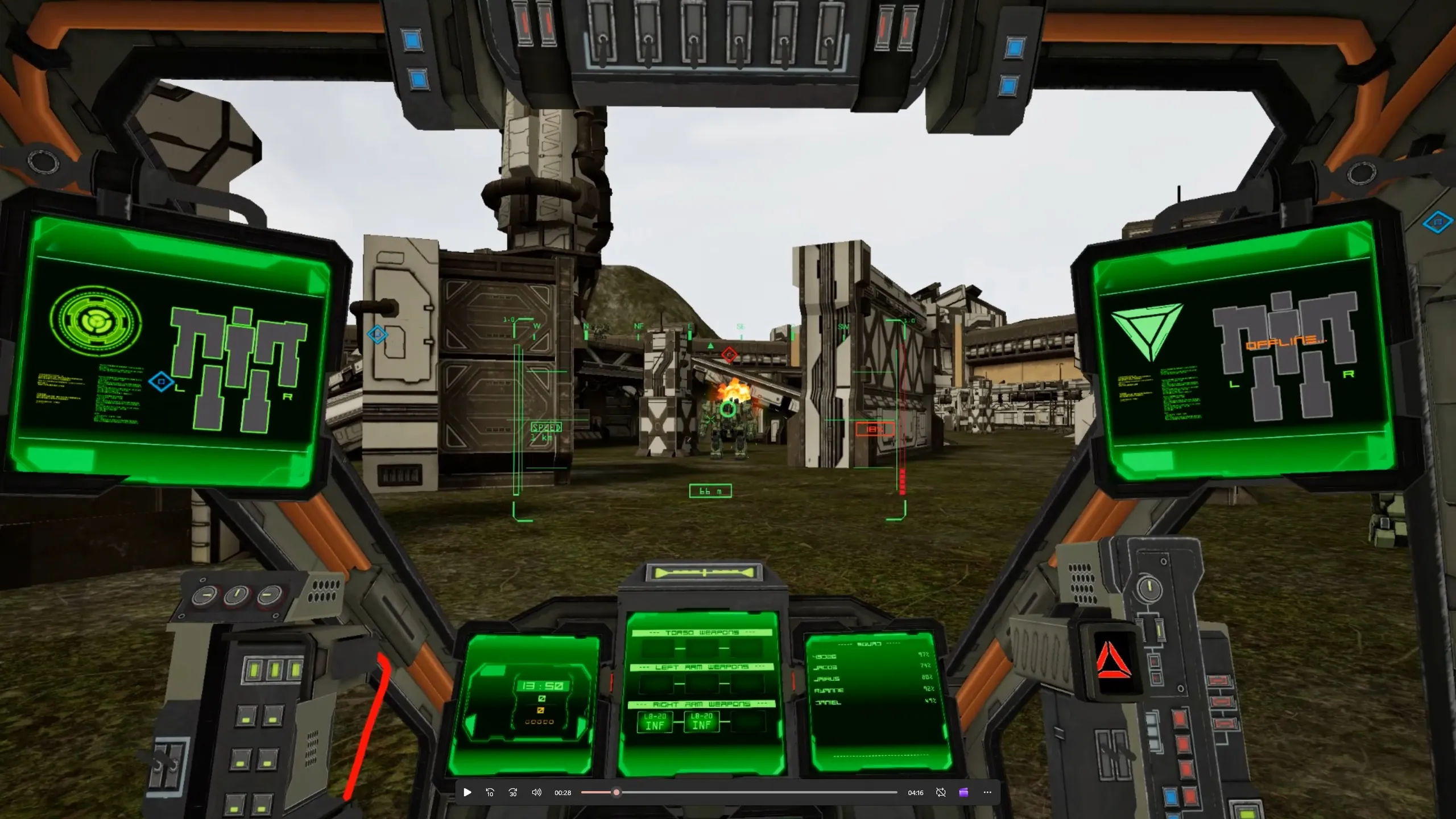Select squad member Jacob in the squad list
Viewport: 1456px width, 819px height.
point(825,668)
